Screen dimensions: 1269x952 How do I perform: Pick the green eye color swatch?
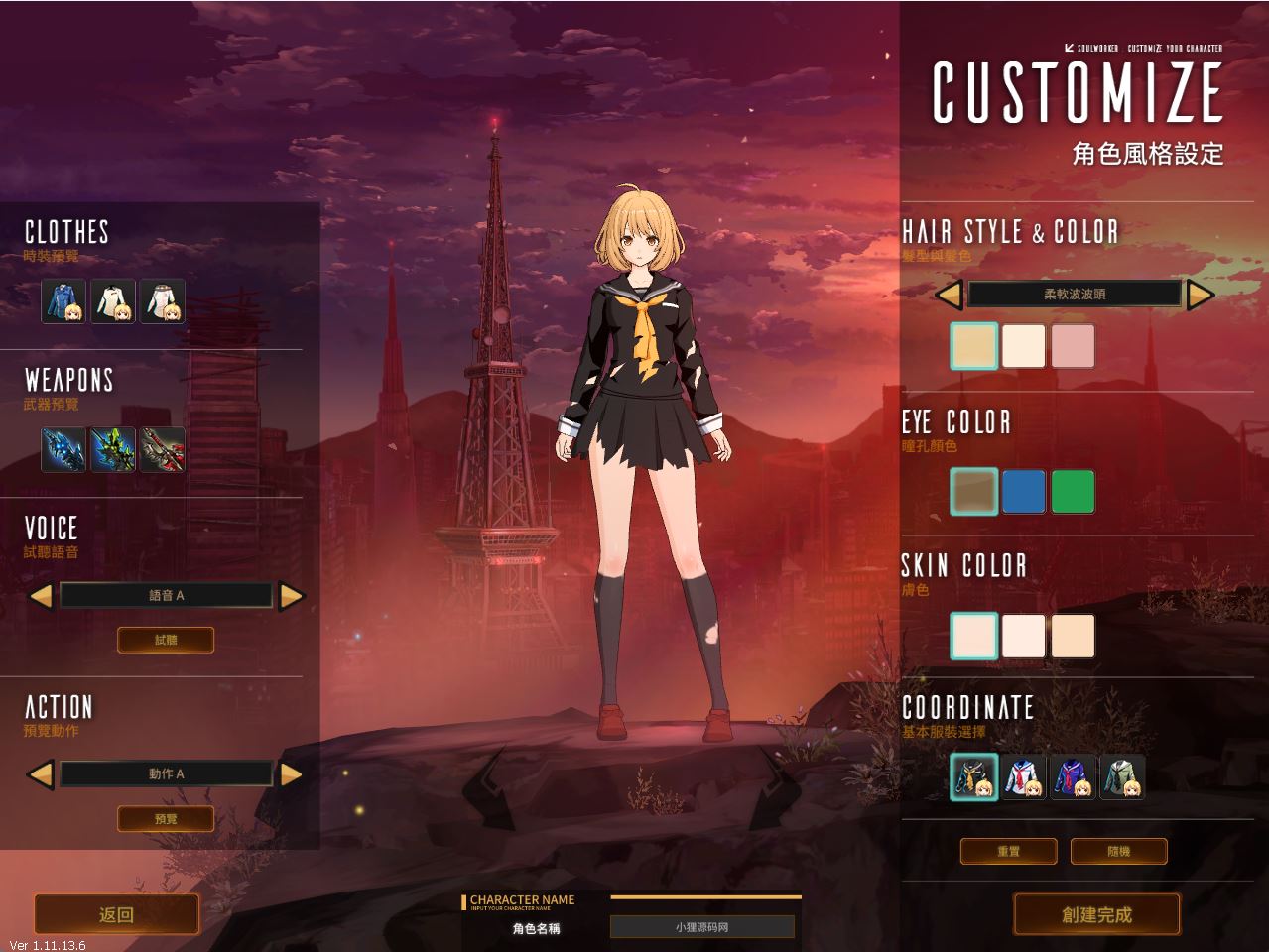tap(1073, 492)
